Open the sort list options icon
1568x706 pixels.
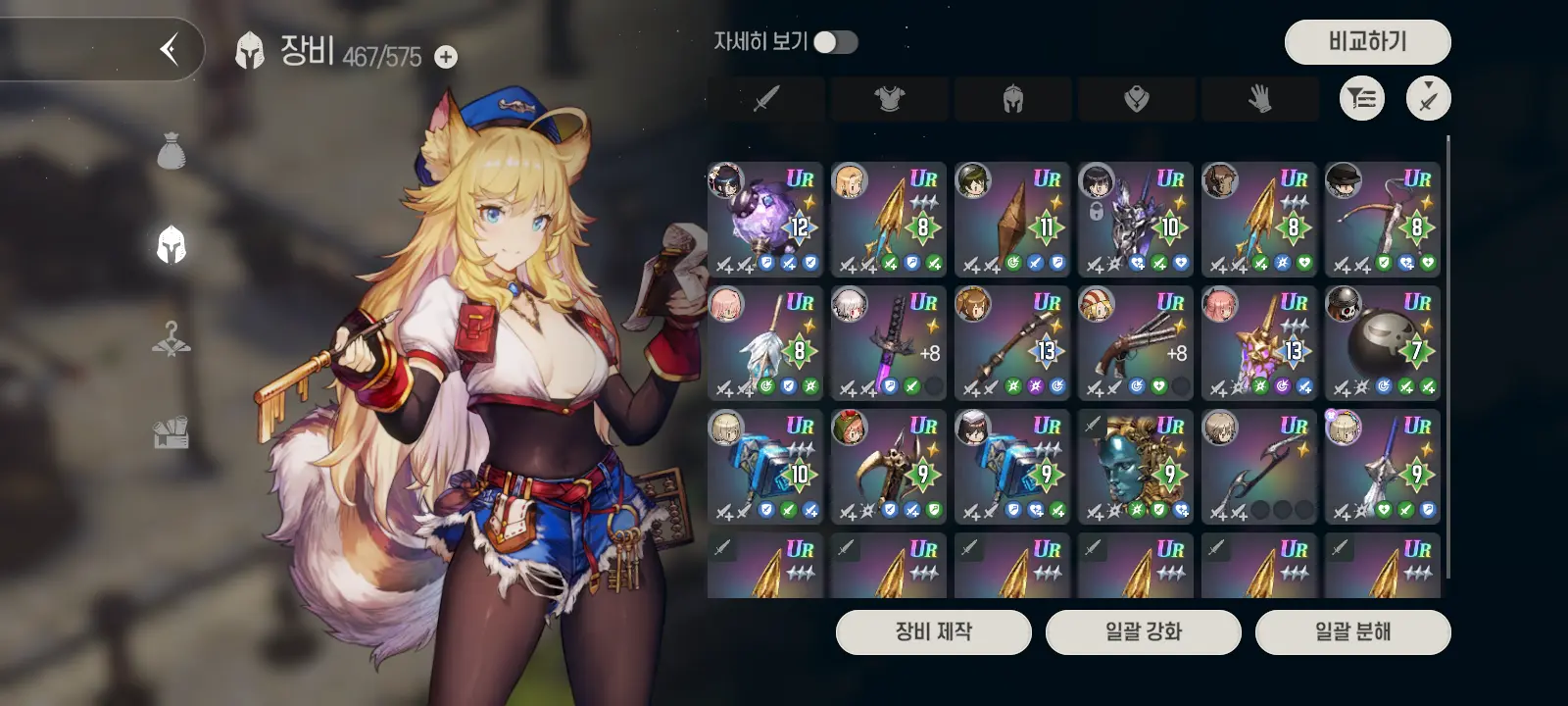point(1362,98)
